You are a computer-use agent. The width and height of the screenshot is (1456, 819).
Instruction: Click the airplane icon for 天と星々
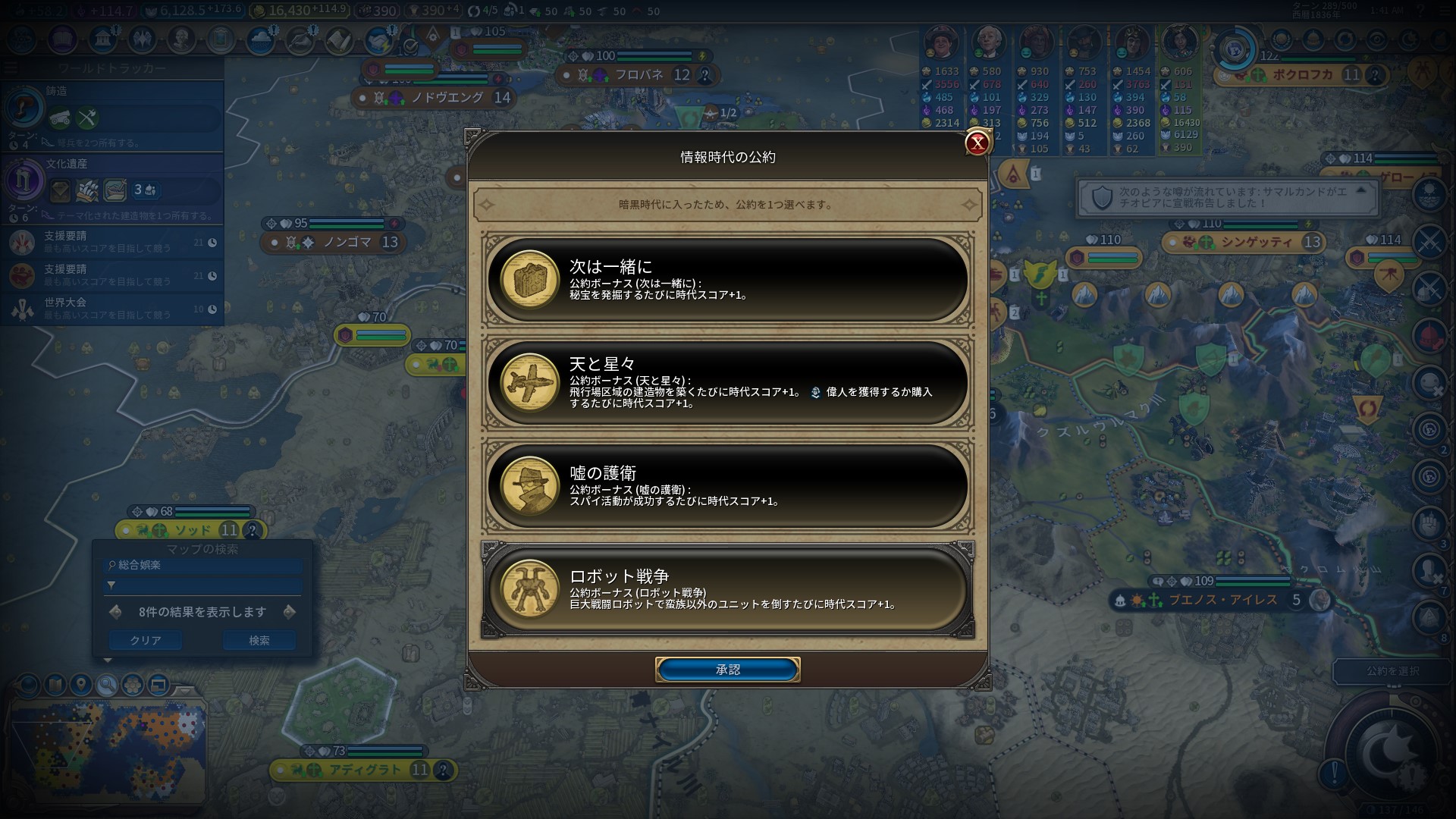point(529,385)
